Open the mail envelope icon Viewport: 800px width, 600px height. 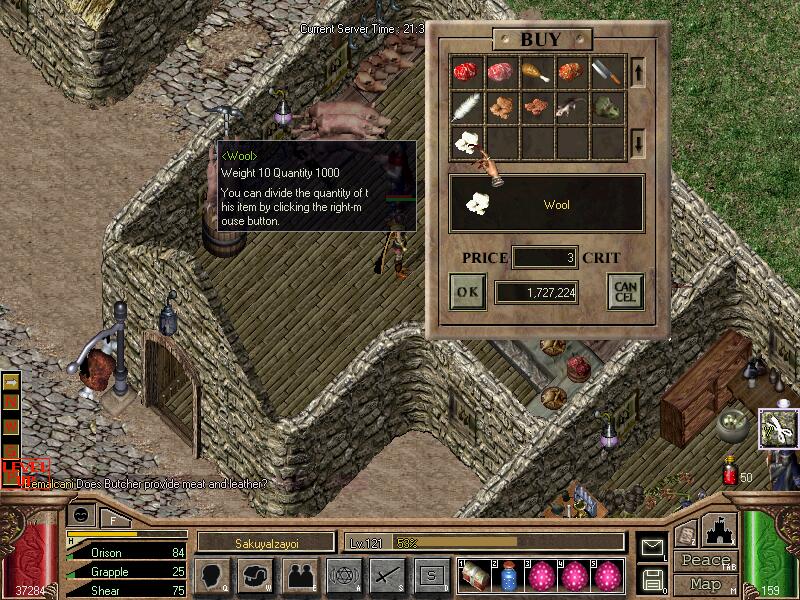(x=652, y=547)
